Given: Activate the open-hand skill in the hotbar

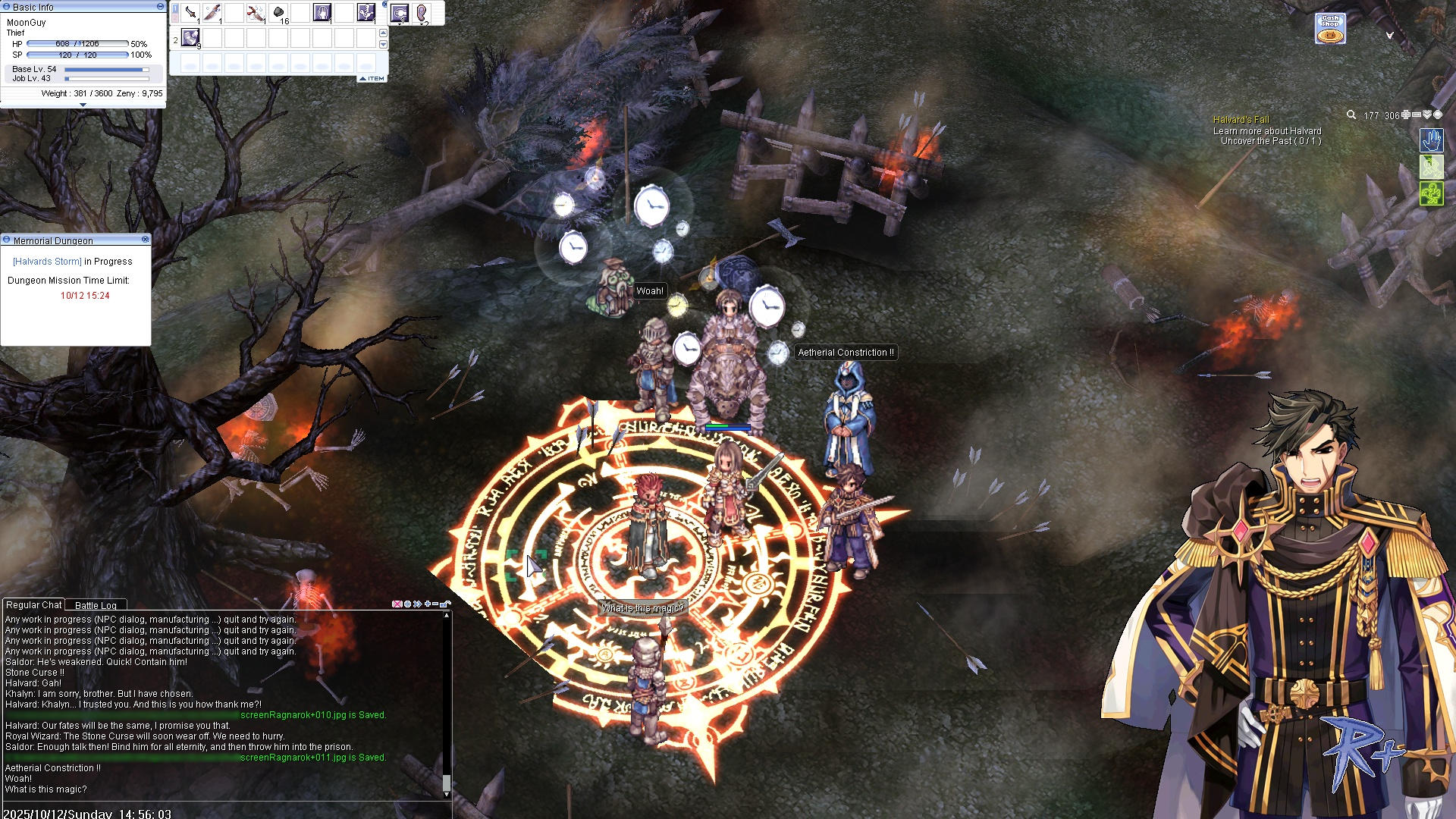Looking at the screenshot, I should click(322, 13).
